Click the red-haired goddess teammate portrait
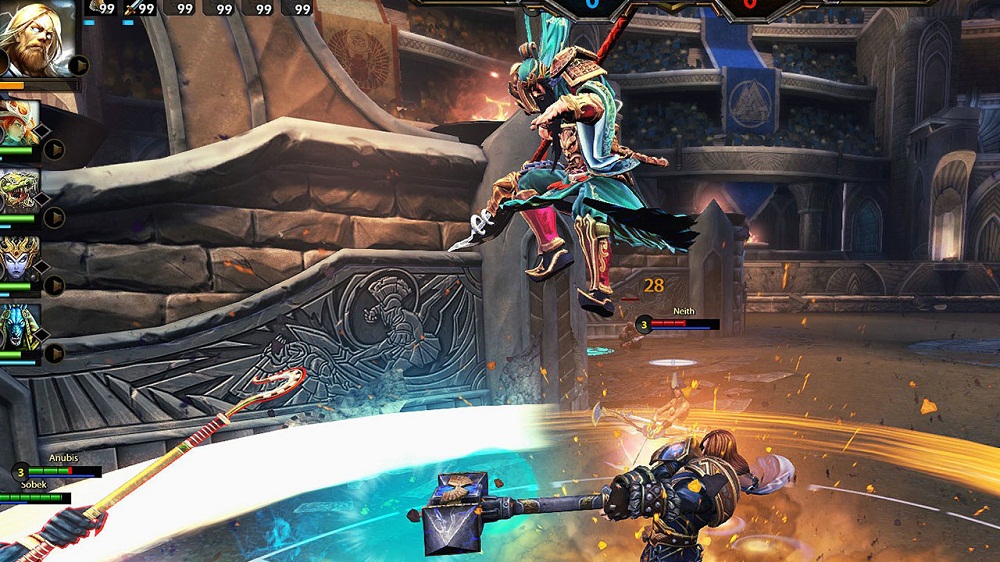Screen dimensions: 1000x562 point(20,123)
